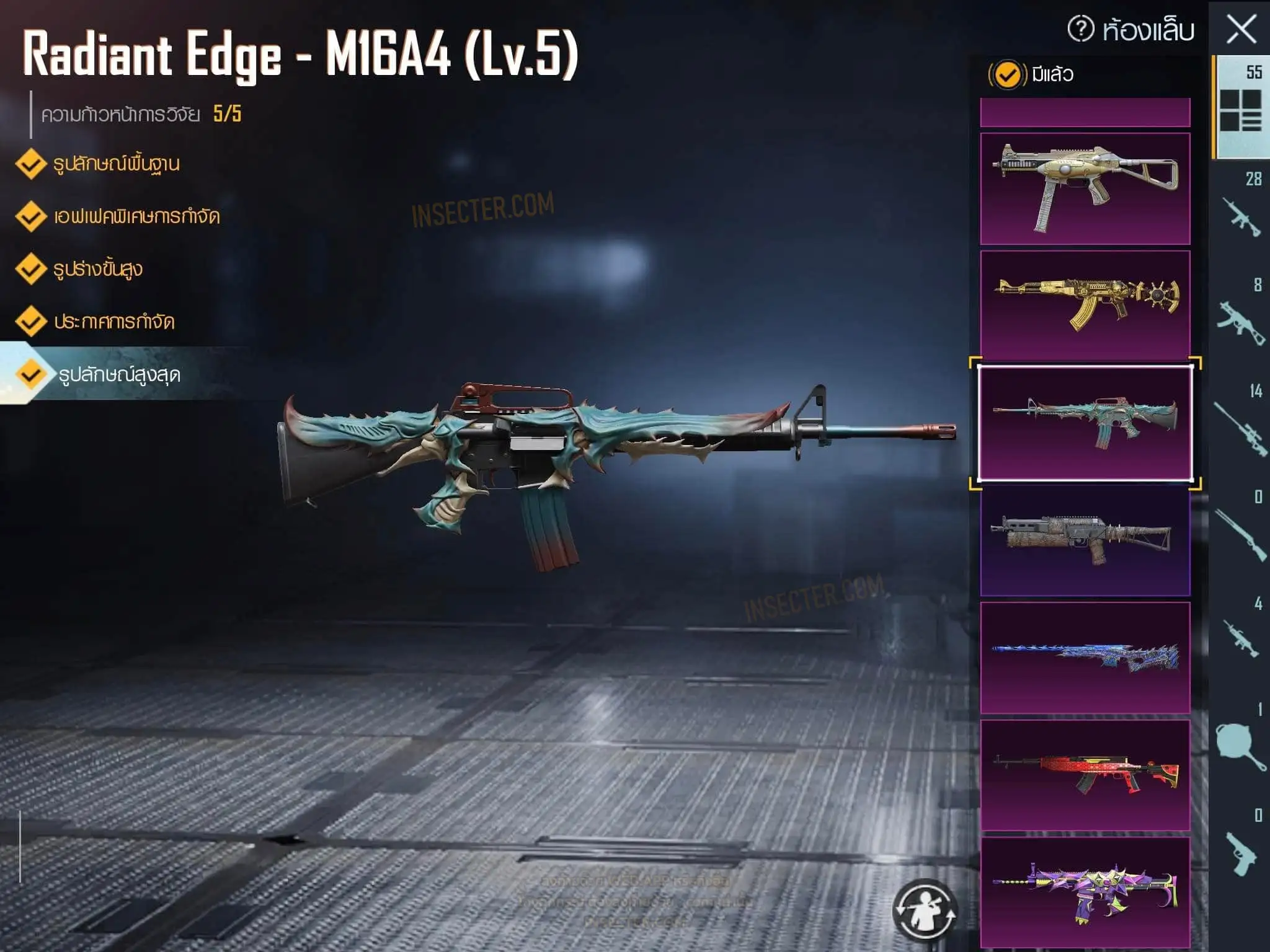Choose the grey PP-19 Bizon skin thumbnail

point(1085,540)
